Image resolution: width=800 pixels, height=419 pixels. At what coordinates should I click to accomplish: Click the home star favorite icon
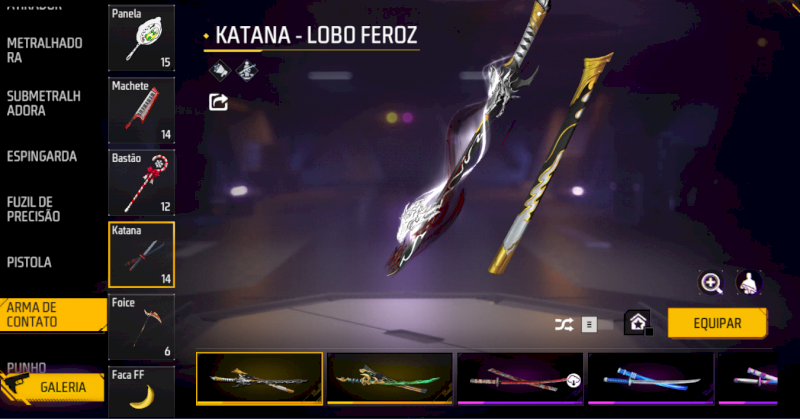[636, 323]
